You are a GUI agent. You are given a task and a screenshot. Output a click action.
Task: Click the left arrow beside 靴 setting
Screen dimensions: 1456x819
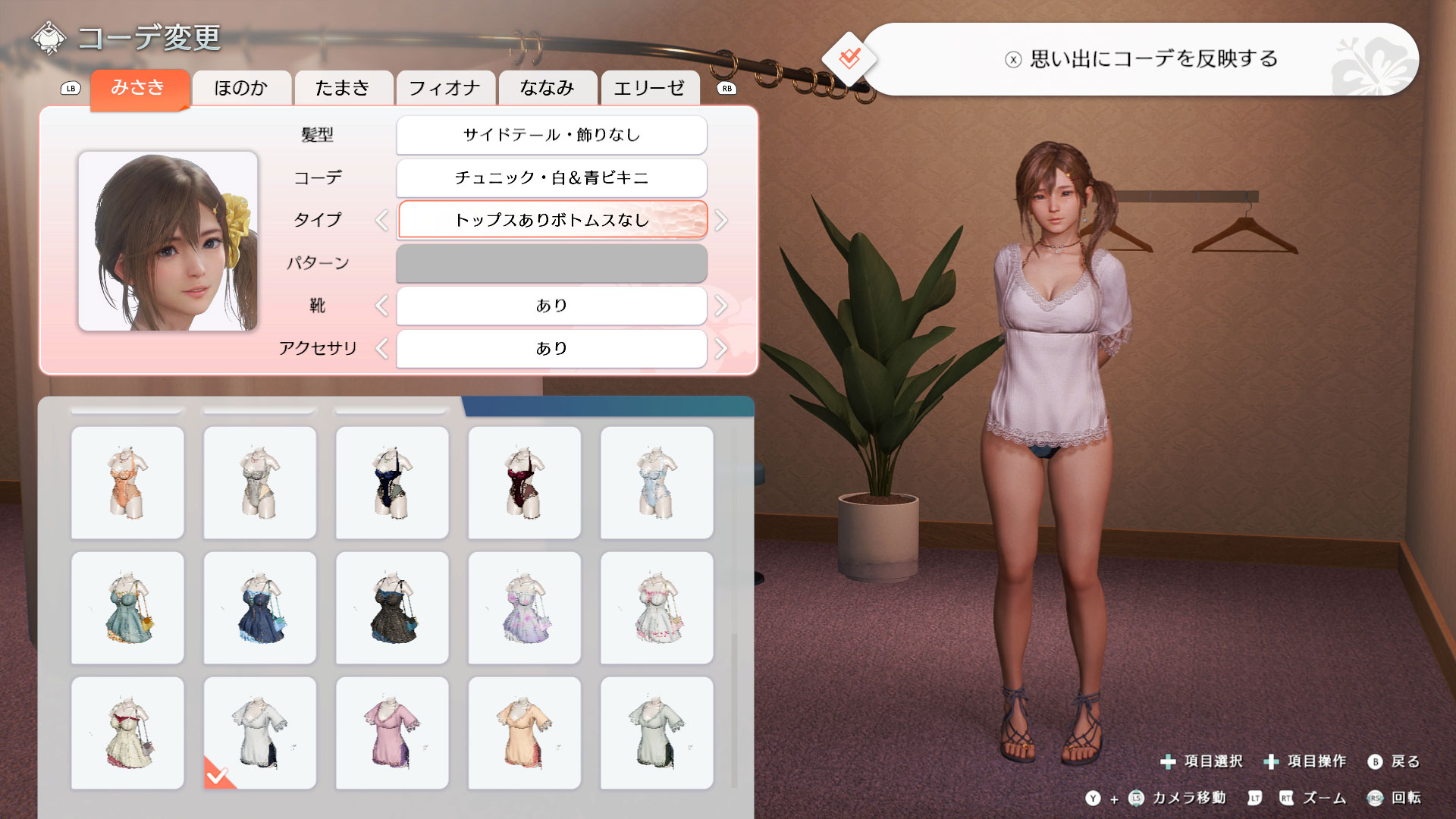[381, 306]
